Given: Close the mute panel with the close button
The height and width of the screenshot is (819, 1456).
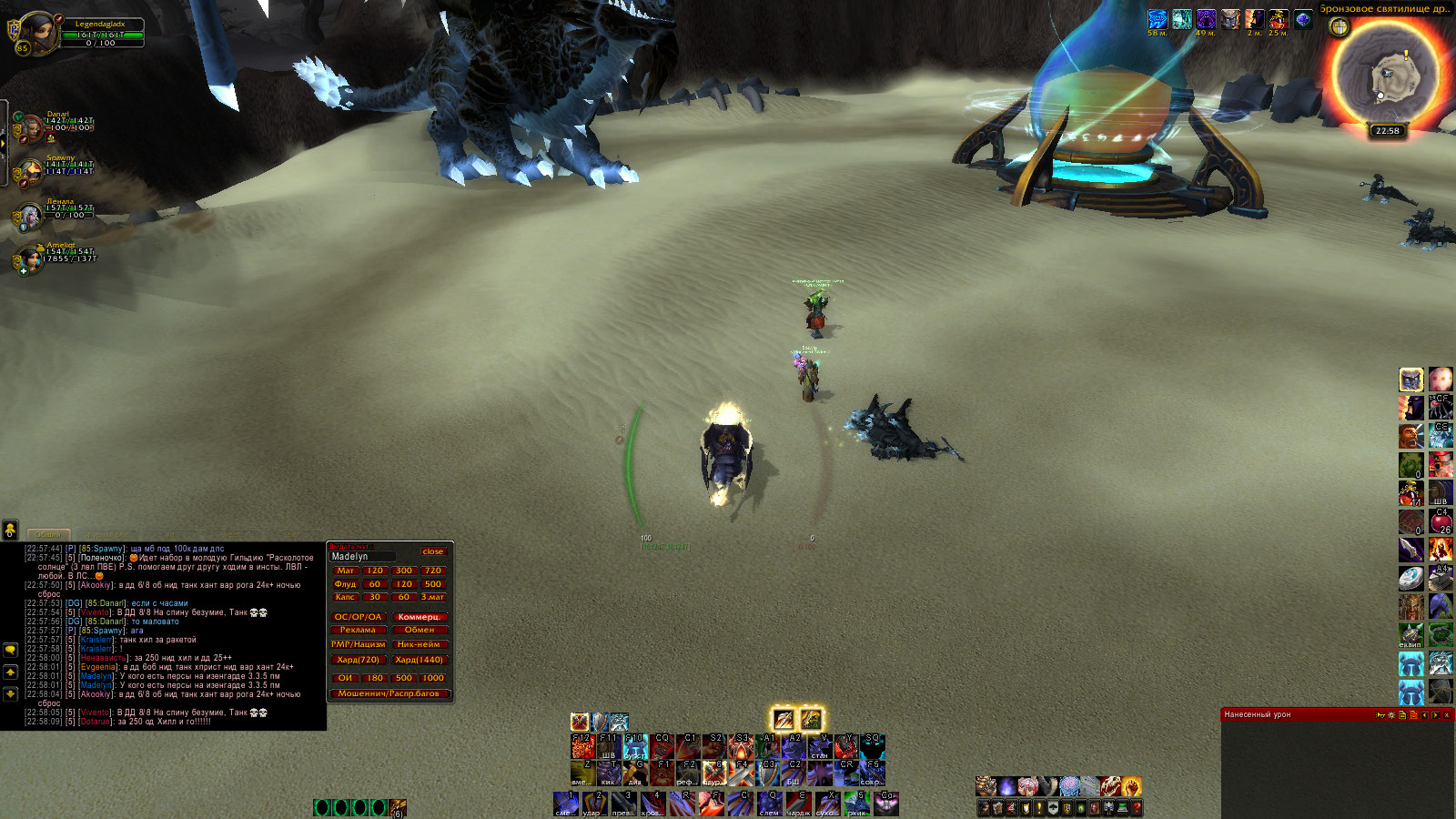Looking at the screenshot, I should pos(433,551).
